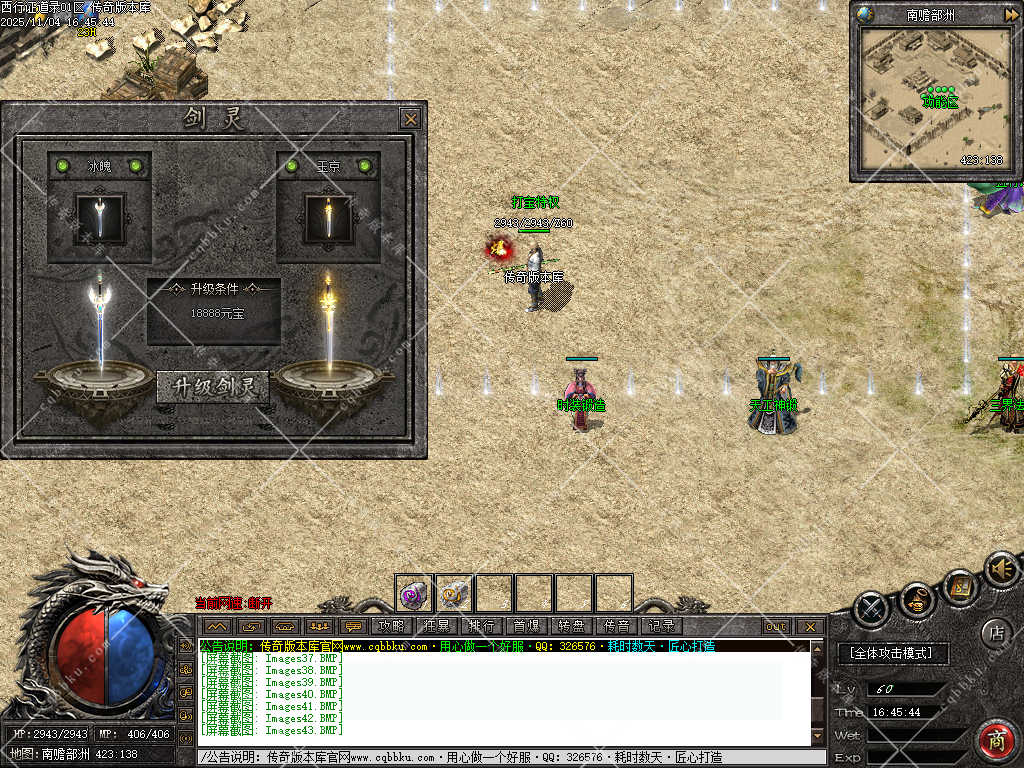Image resolution: width=1024 pixels, height=768 pixels.
Task: Select the 玉京 golden sword slot
Action: click(x=328, y=218)
